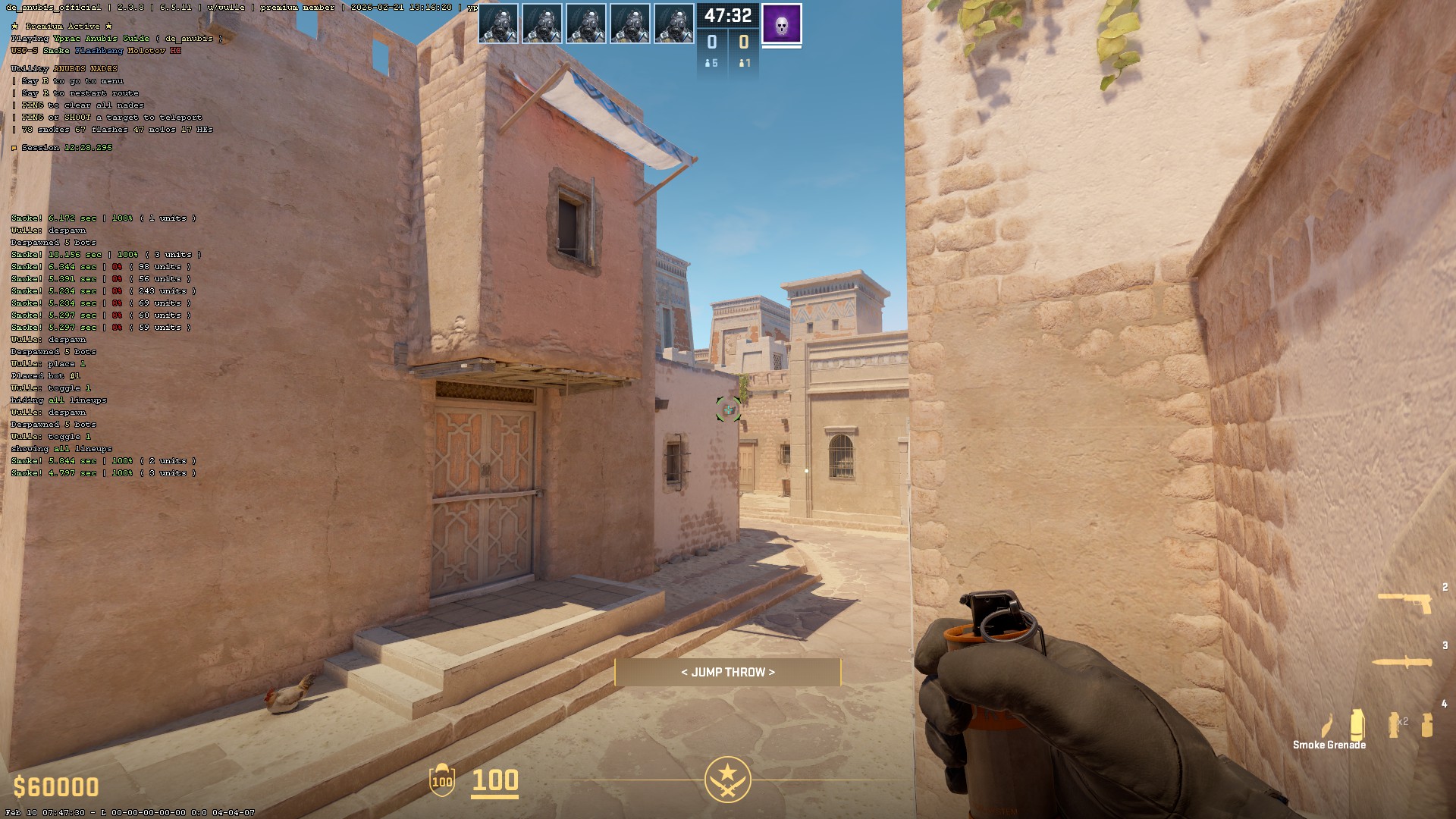Click the 47:32 round timer display
Screen dimensions: 1456x819
726,14
